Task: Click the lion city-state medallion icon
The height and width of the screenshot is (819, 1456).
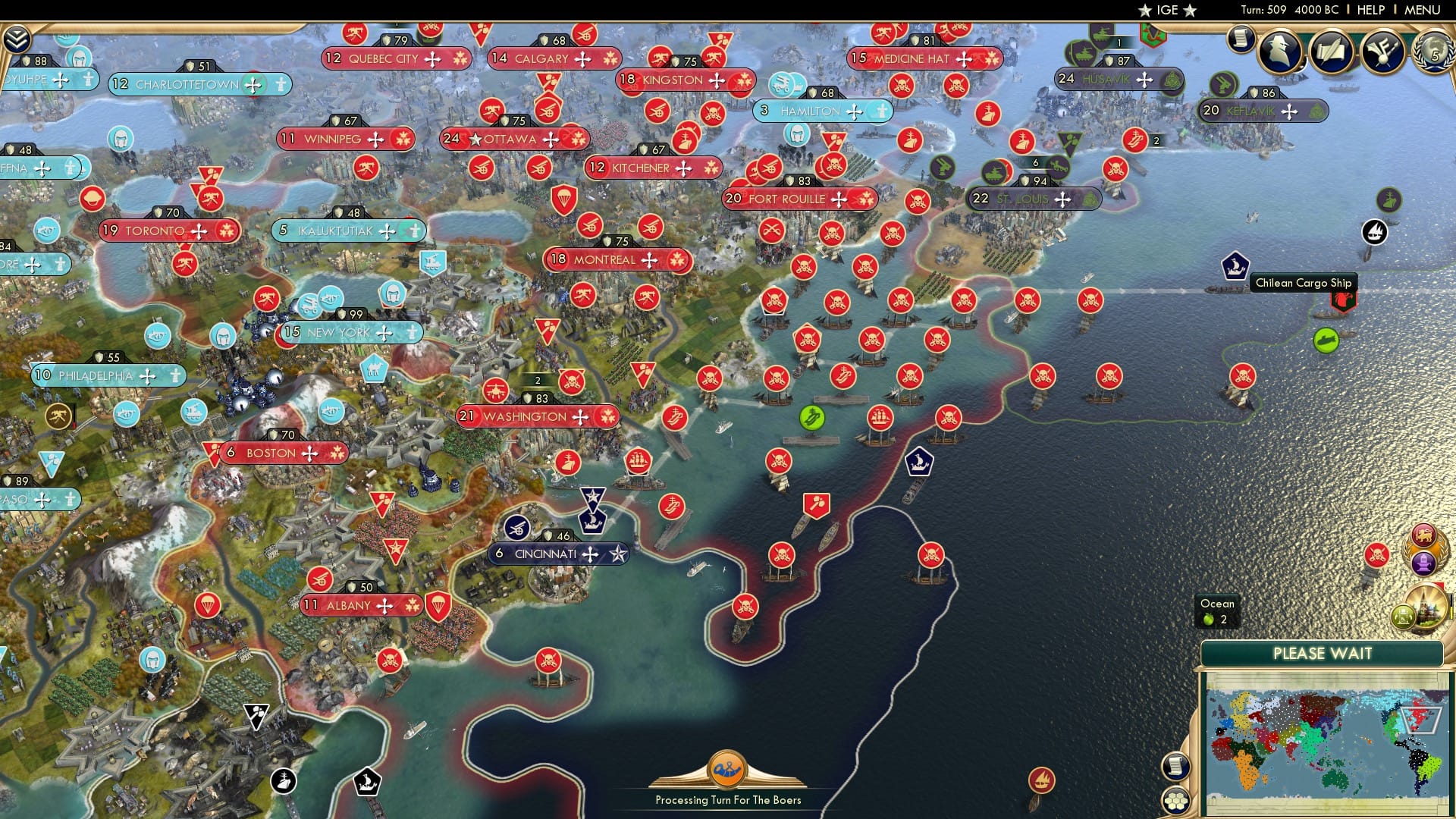Action: 1423,535
